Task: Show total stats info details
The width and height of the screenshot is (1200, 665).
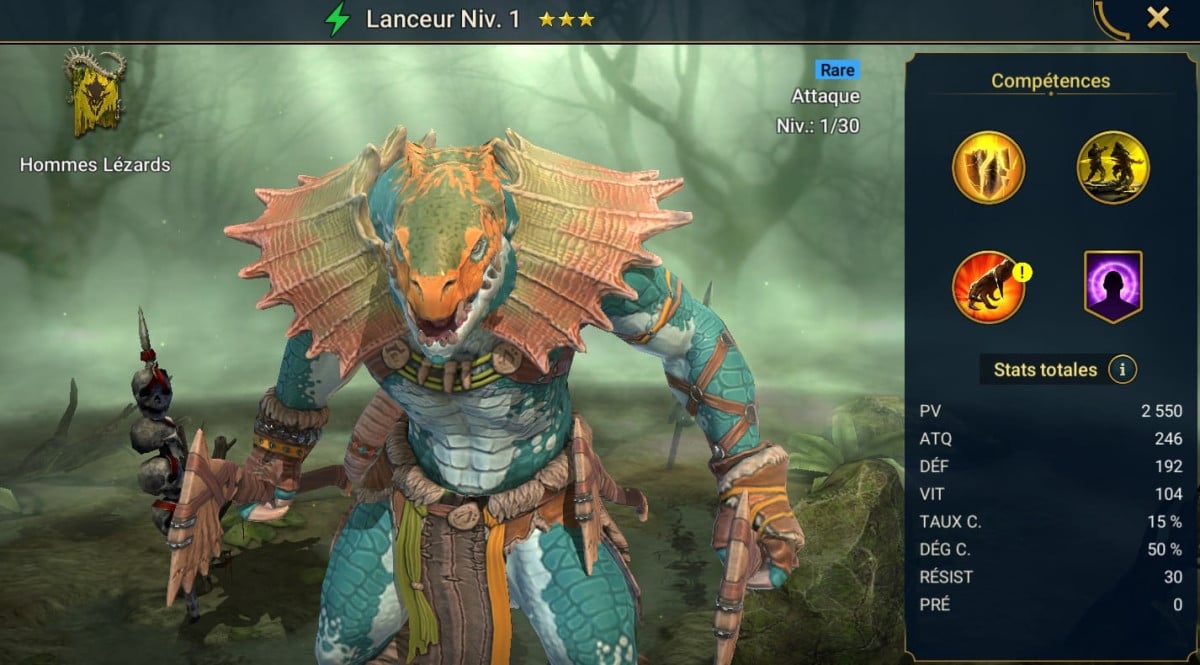Action: [1122, 370]
